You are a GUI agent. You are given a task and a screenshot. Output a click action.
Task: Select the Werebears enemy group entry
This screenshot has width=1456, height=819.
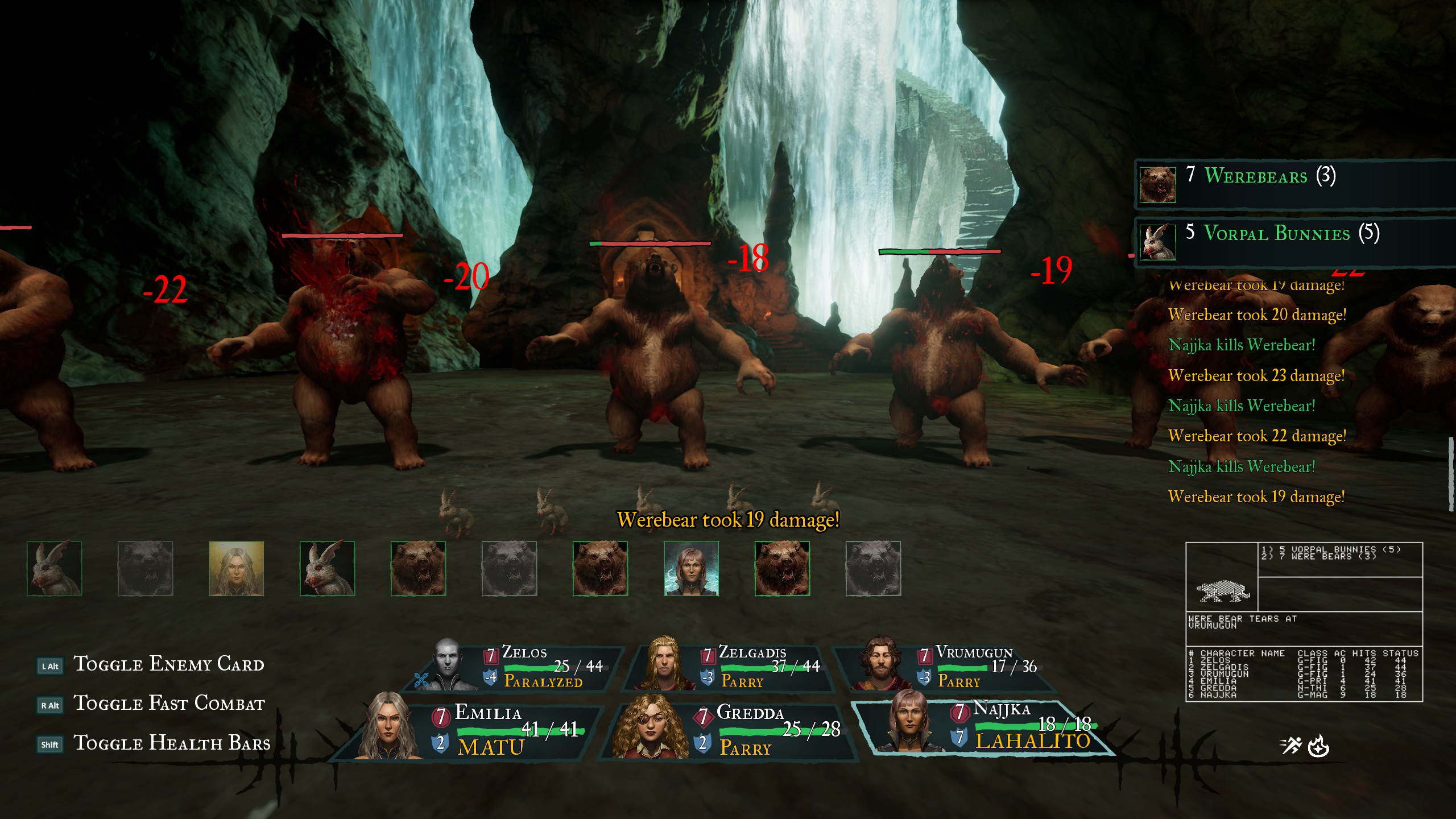click(1291, 183)
